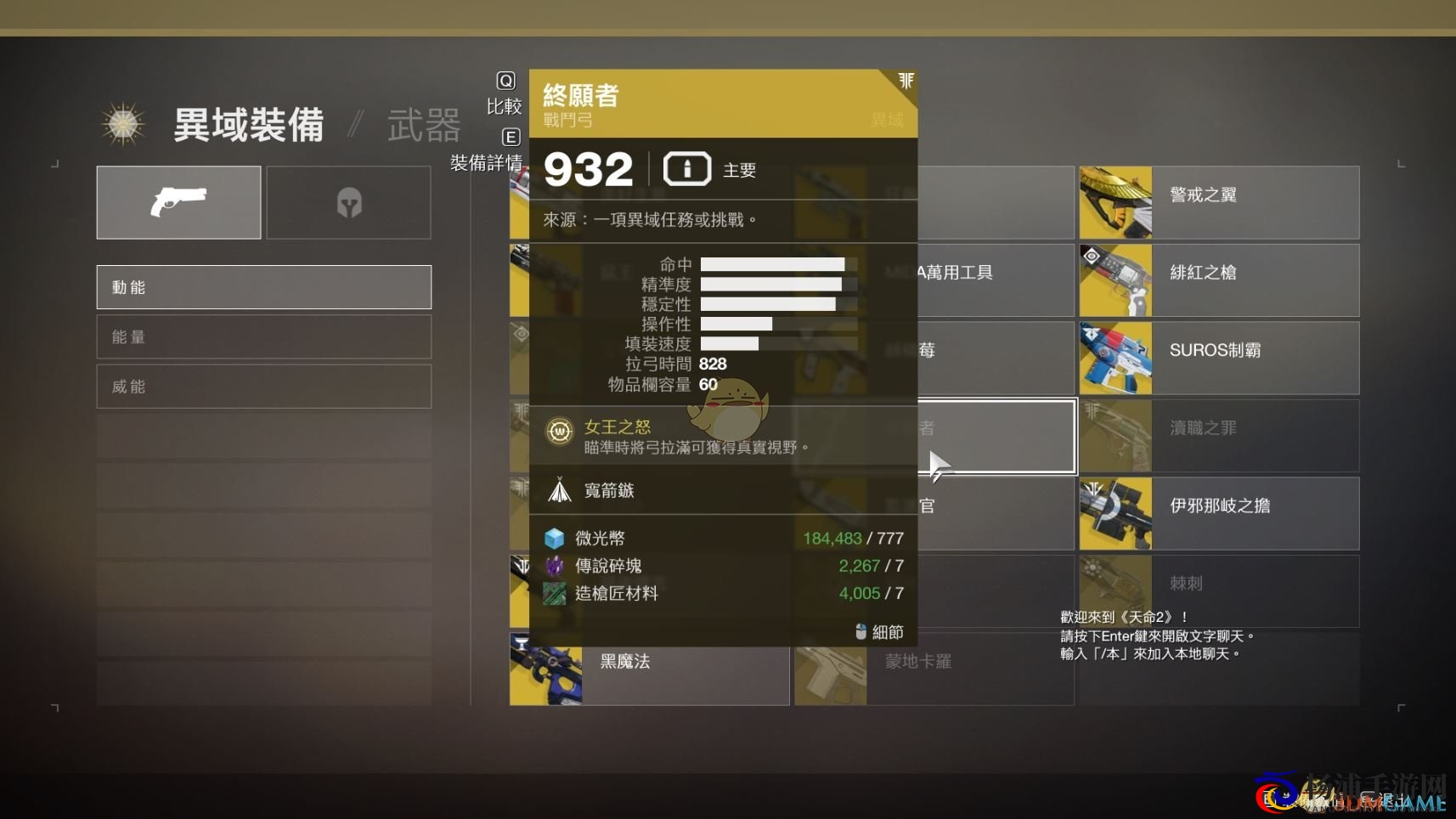Select the kinetic hand cannon category icon
This screenshot has height=819, width=1456.
pyautogui.click(x=178, y=202)
